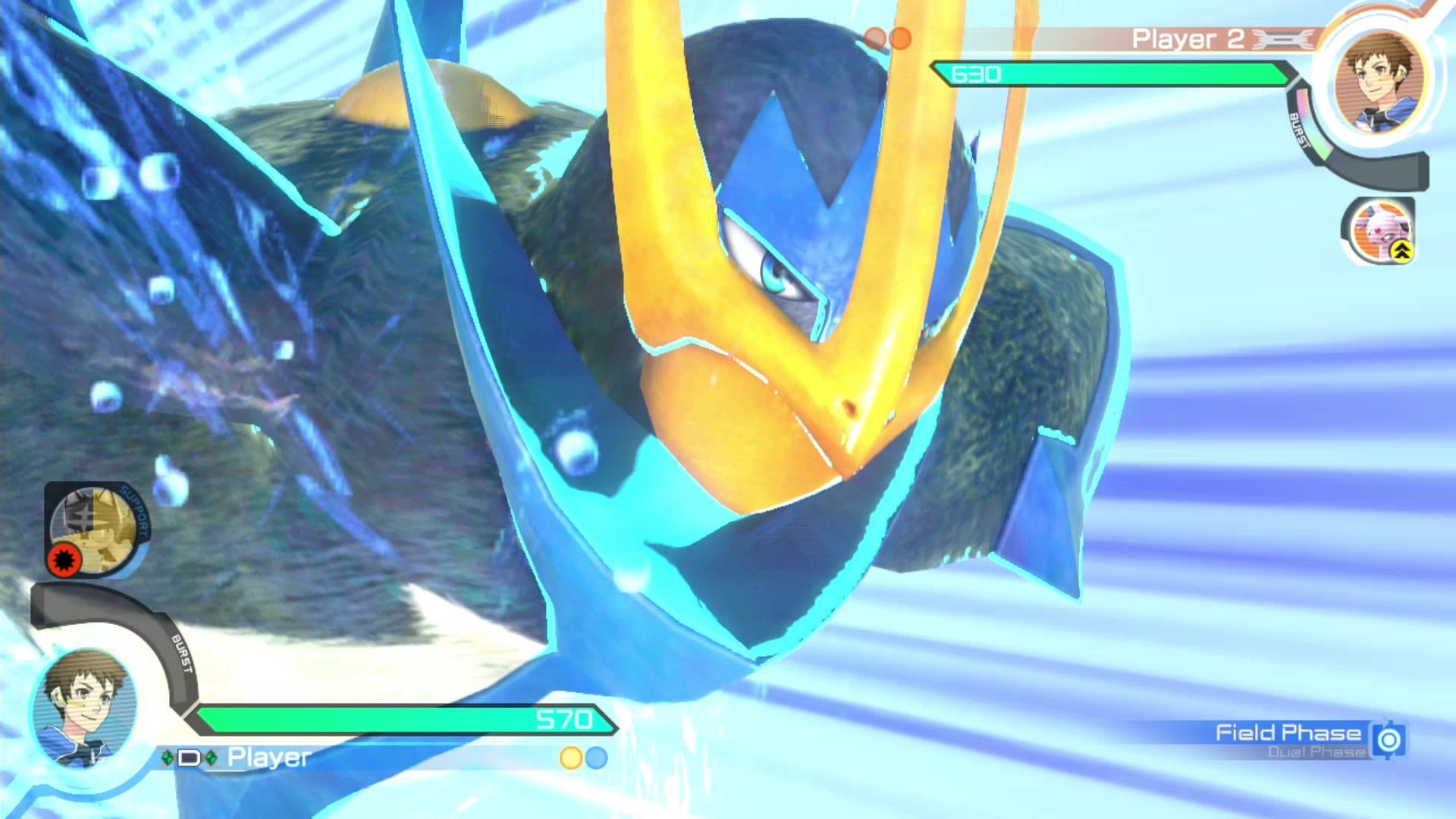Click the Player name label
The width and height of the screenshot is (1456, 819).
[267, 757]
